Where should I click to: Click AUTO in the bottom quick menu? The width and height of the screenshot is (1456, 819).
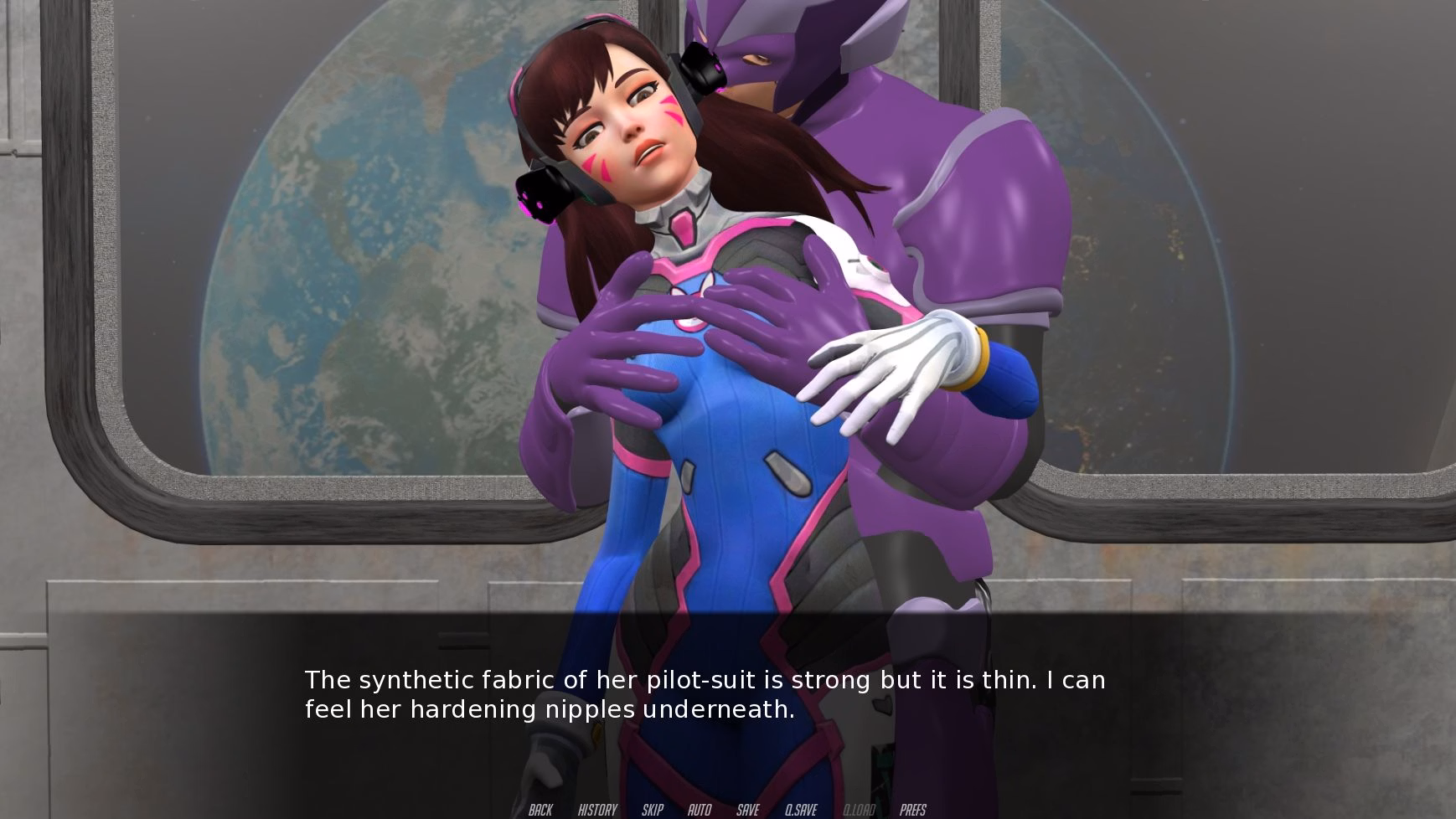[699, 810]
